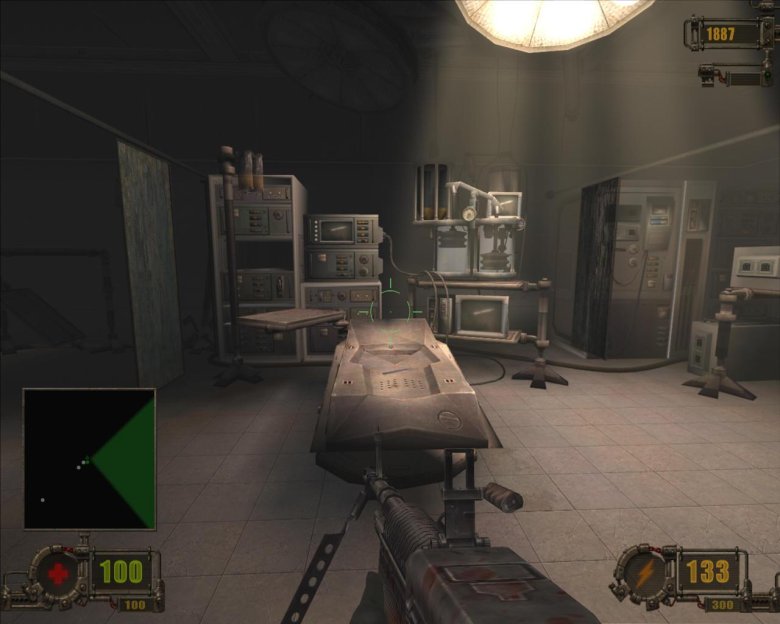Click the minimap with the green view cone

(89, 459)
